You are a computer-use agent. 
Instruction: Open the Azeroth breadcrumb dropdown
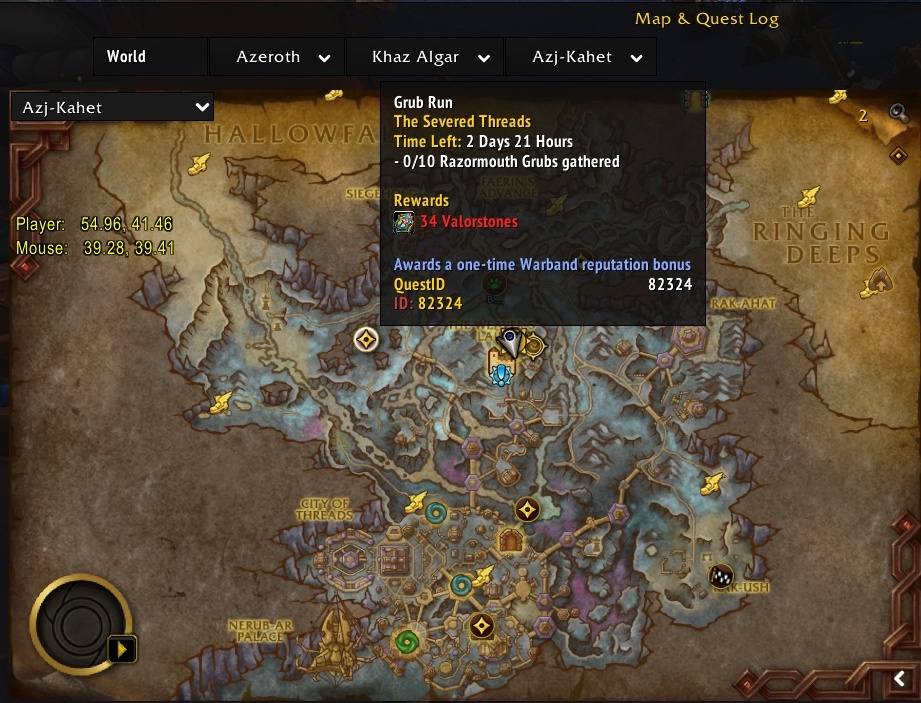point(324,58)
